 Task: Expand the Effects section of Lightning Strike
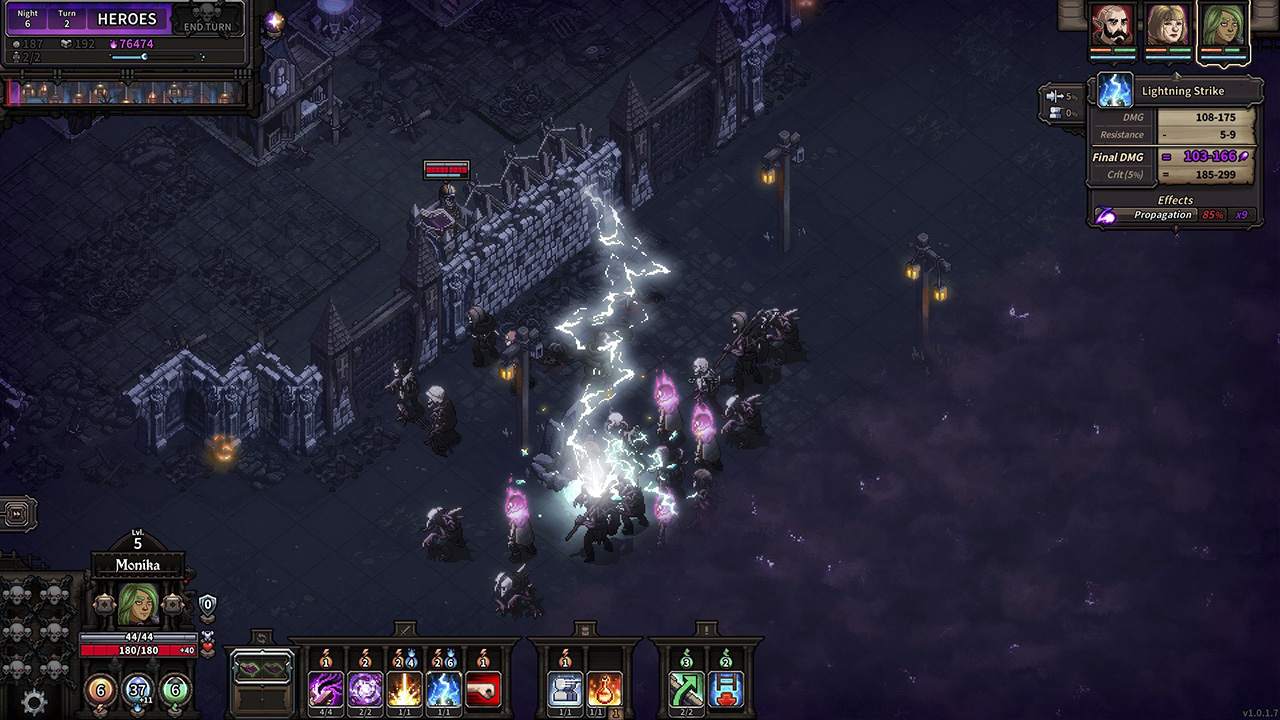click(x=1175, y=200)
